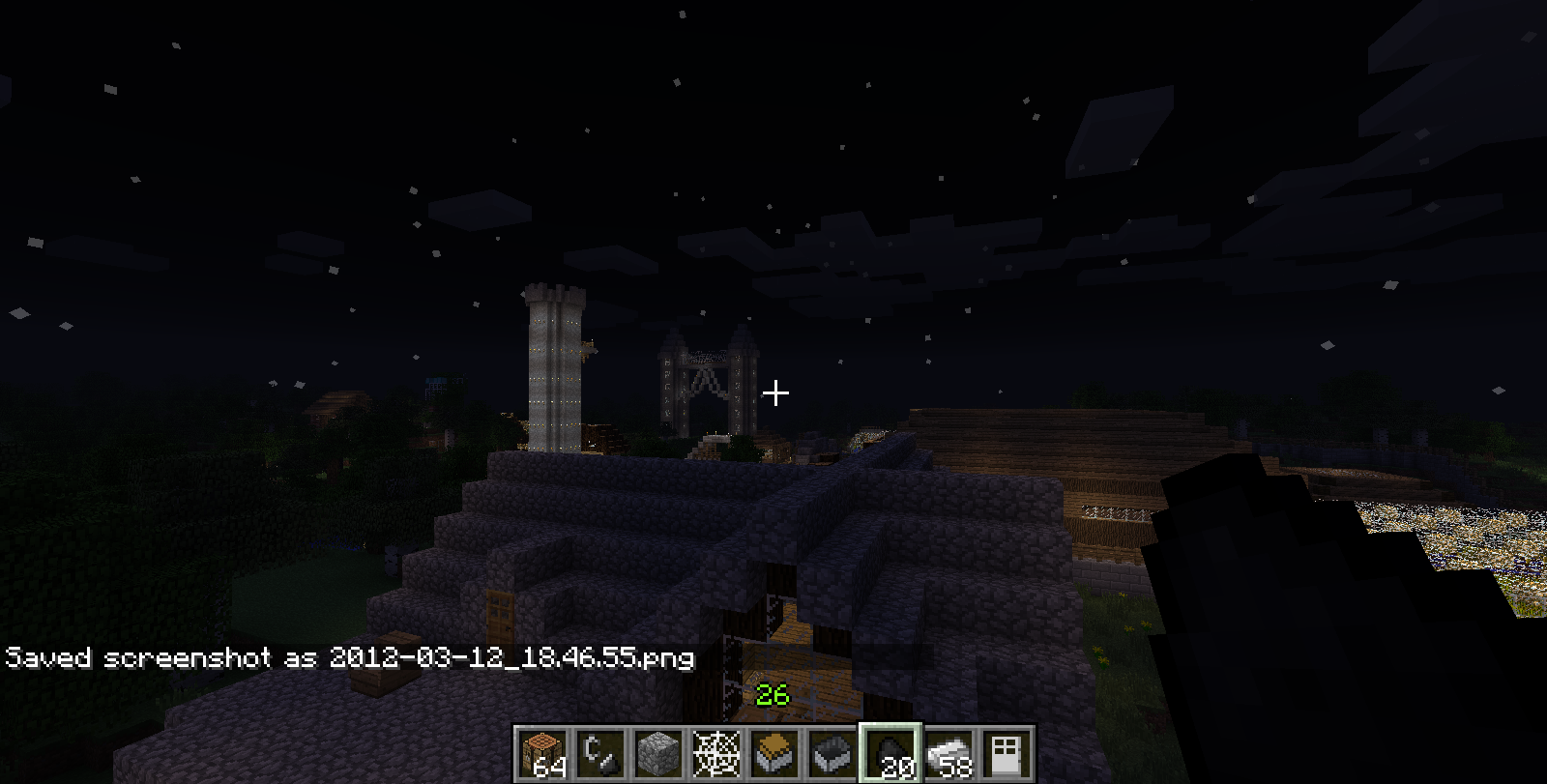The width and height of the screenshot is (1547, 784).
Task: Select the storage minecart with chest
Action: pos(774,753)
